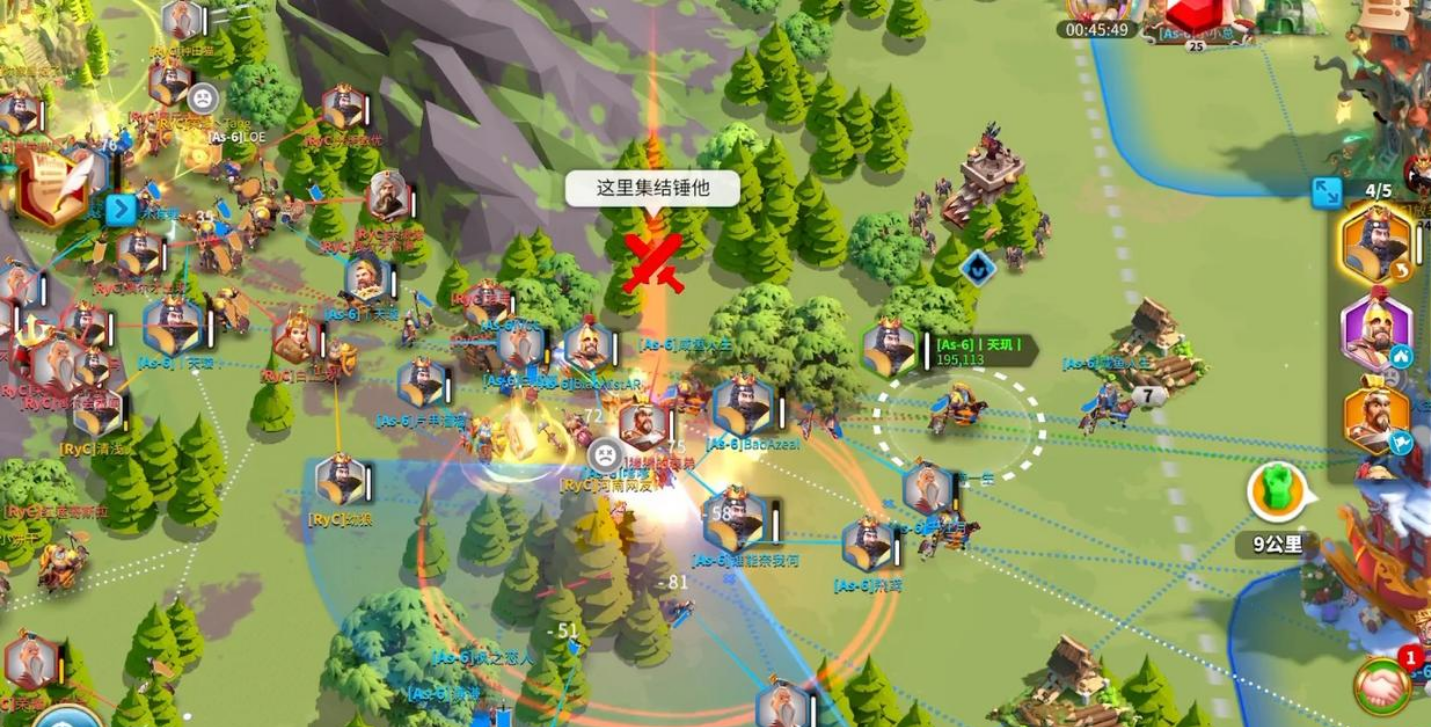Select the gold-framed crowned commander troop portrait
This screenshot has width=1431, height=727.
(x=1376, y=243)
